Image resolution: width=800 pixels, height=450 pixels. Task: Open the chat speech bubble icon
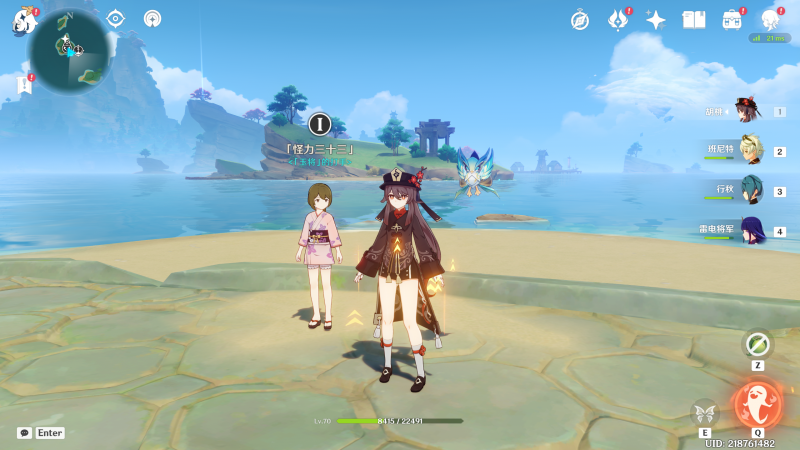tap(24, 433)
